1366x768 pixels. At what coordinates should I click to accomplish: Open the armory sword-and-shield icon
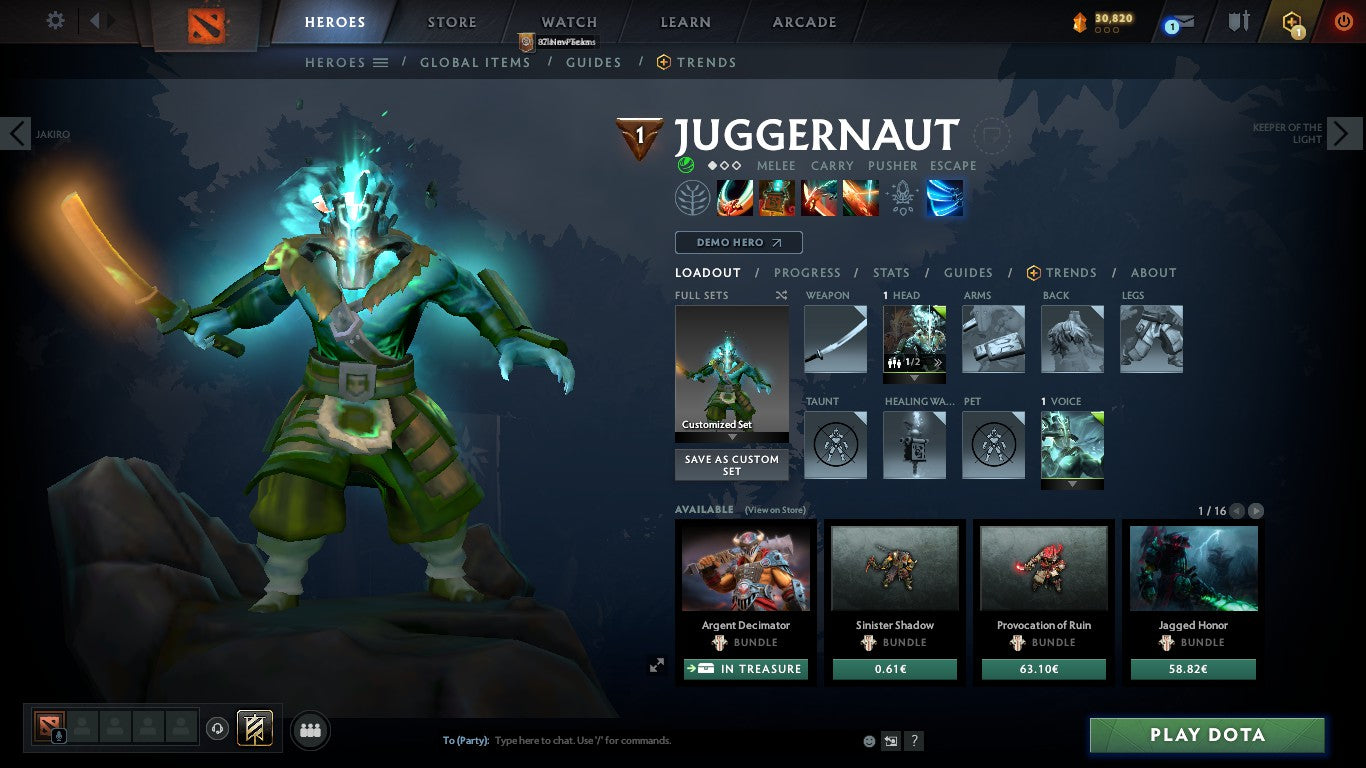pos(1237,20)
